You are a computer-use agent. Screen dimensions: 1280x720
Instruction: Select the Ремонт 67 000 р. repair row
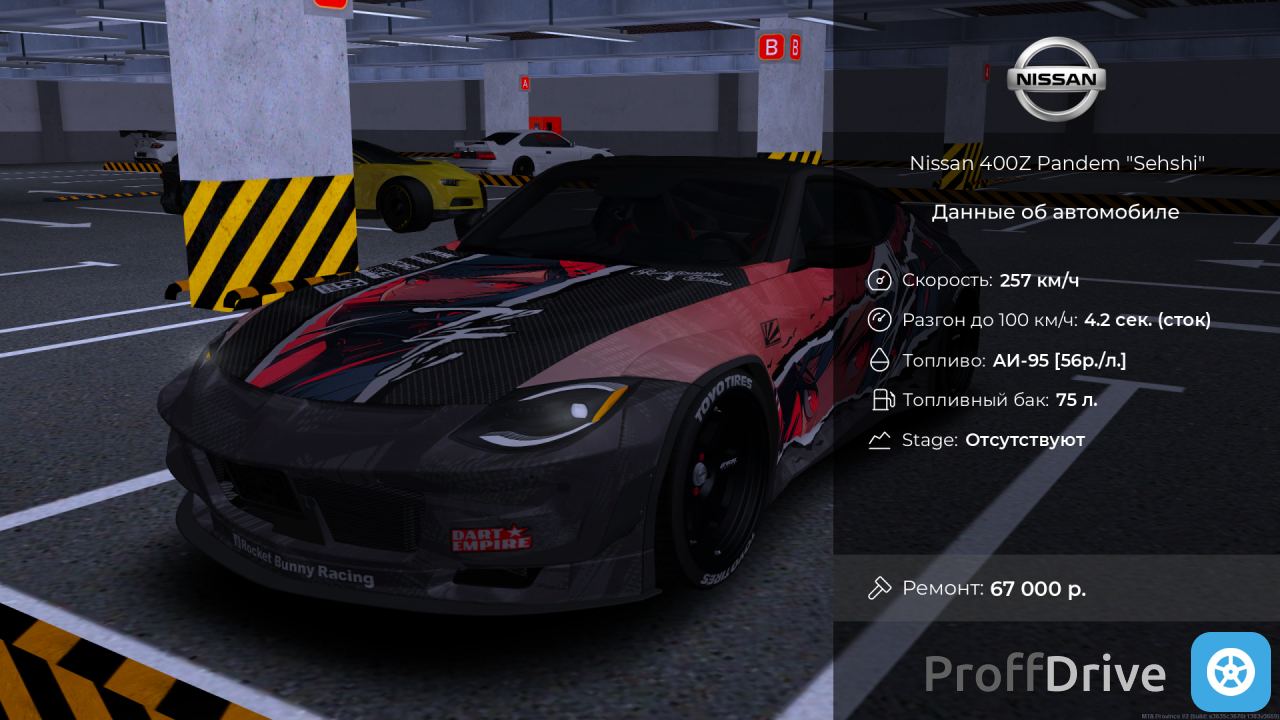click(1055, 588)
